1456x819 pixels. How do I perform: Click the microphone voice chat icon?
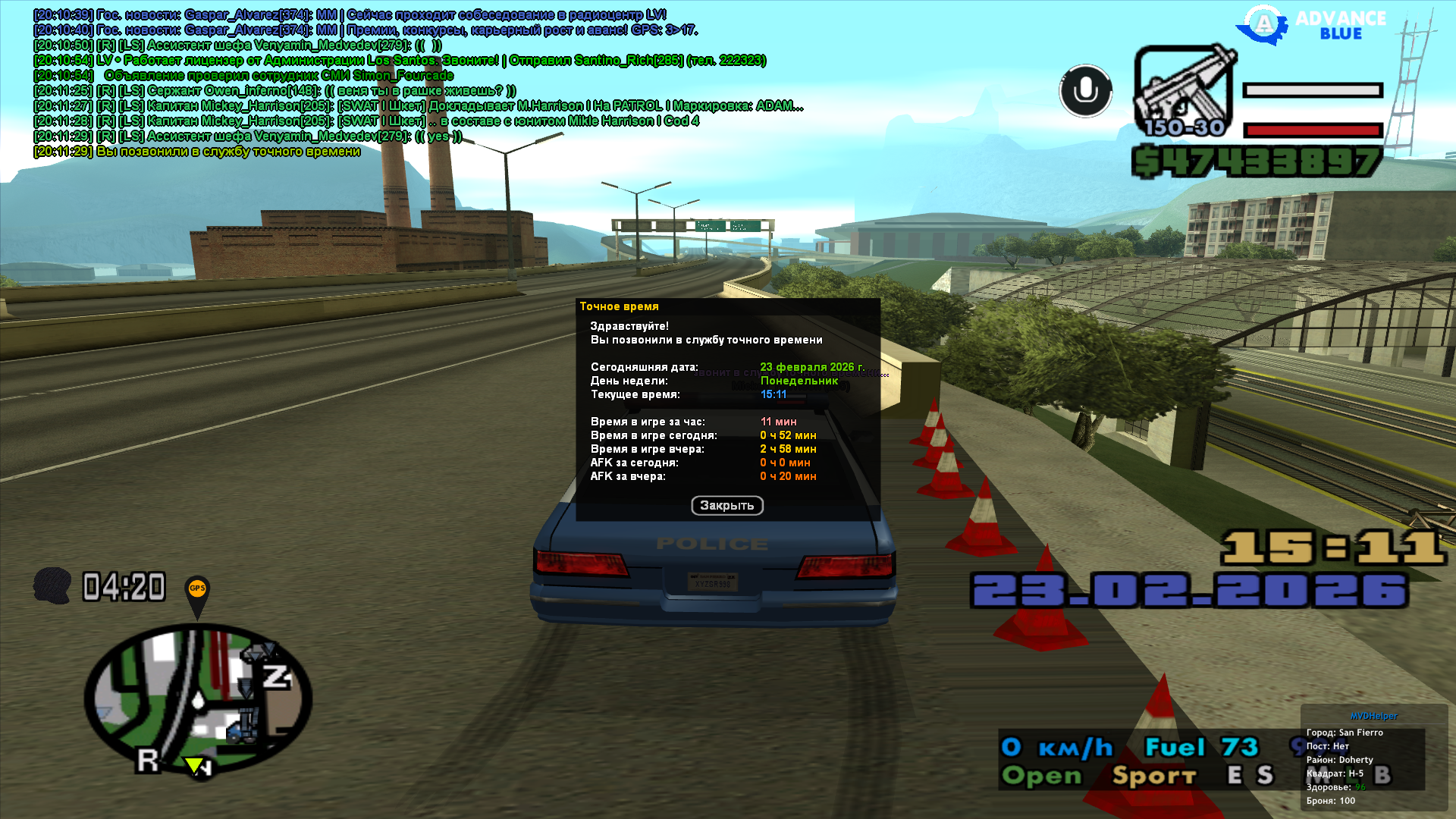pyautogui.click(x=1085, y=91)
